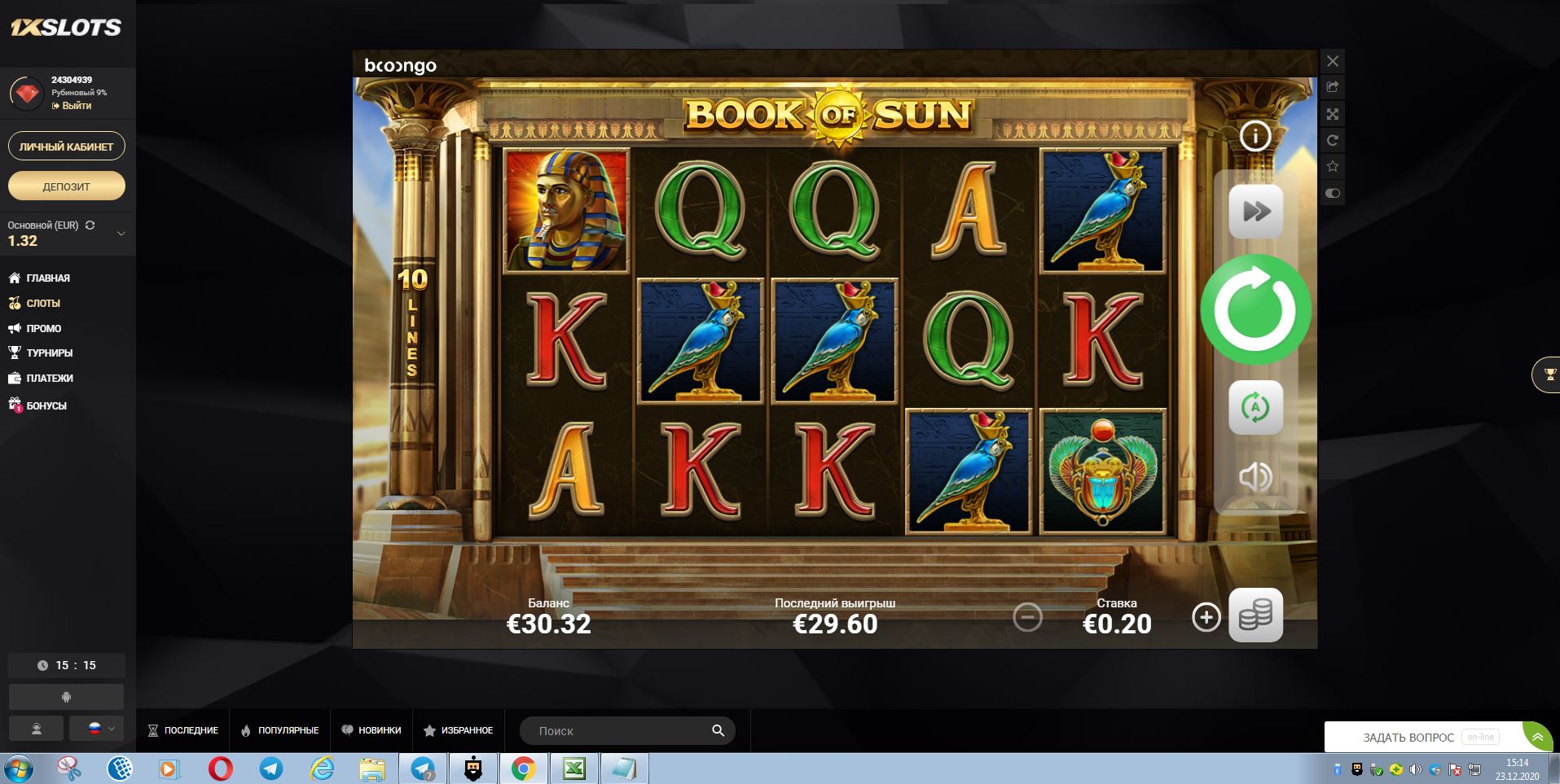Increase the bet with the plus button
Viewport: 1560px width, 784px height.
pos(1206,617)
